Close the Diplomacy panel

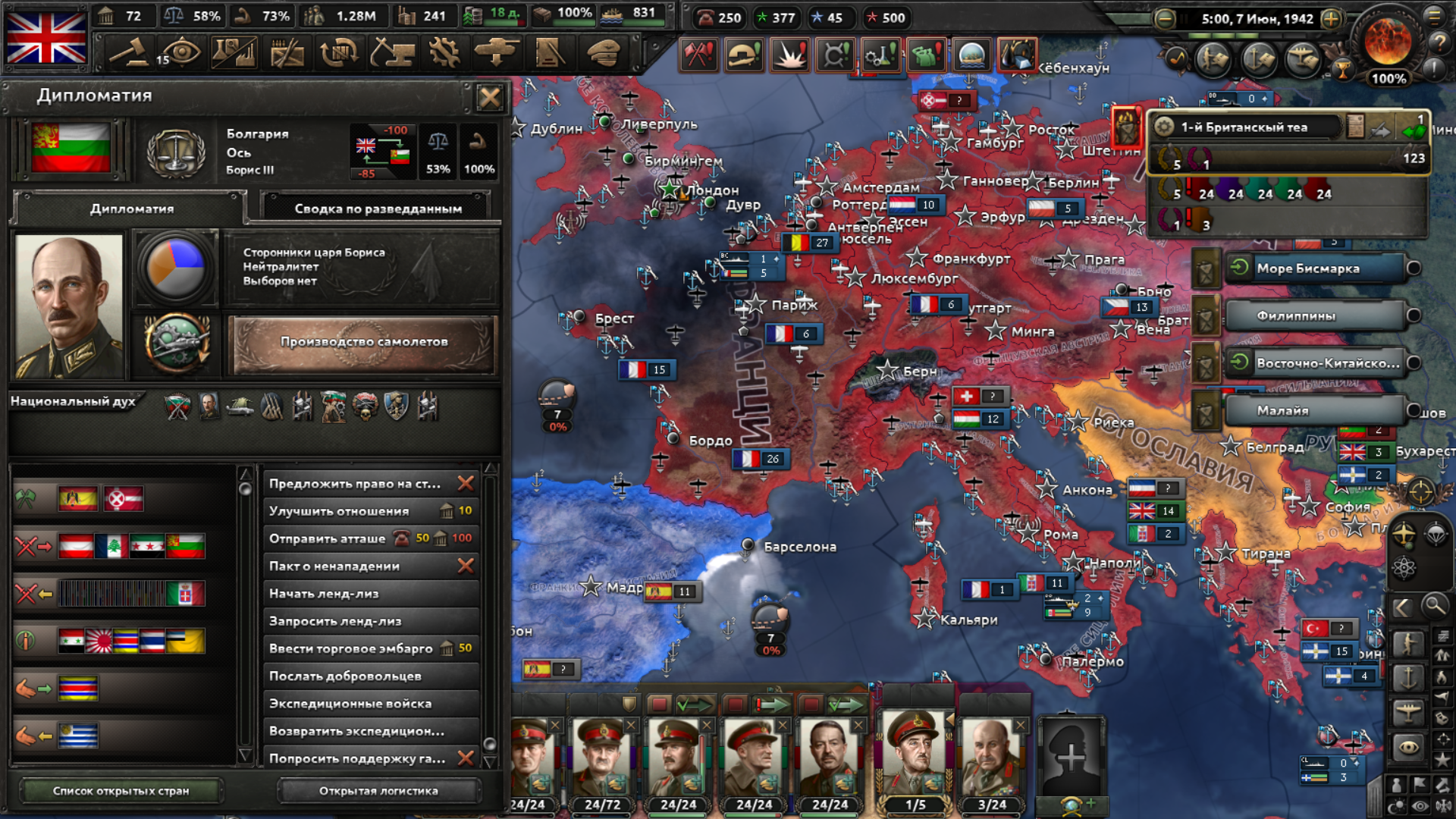(x=489, y=97)
